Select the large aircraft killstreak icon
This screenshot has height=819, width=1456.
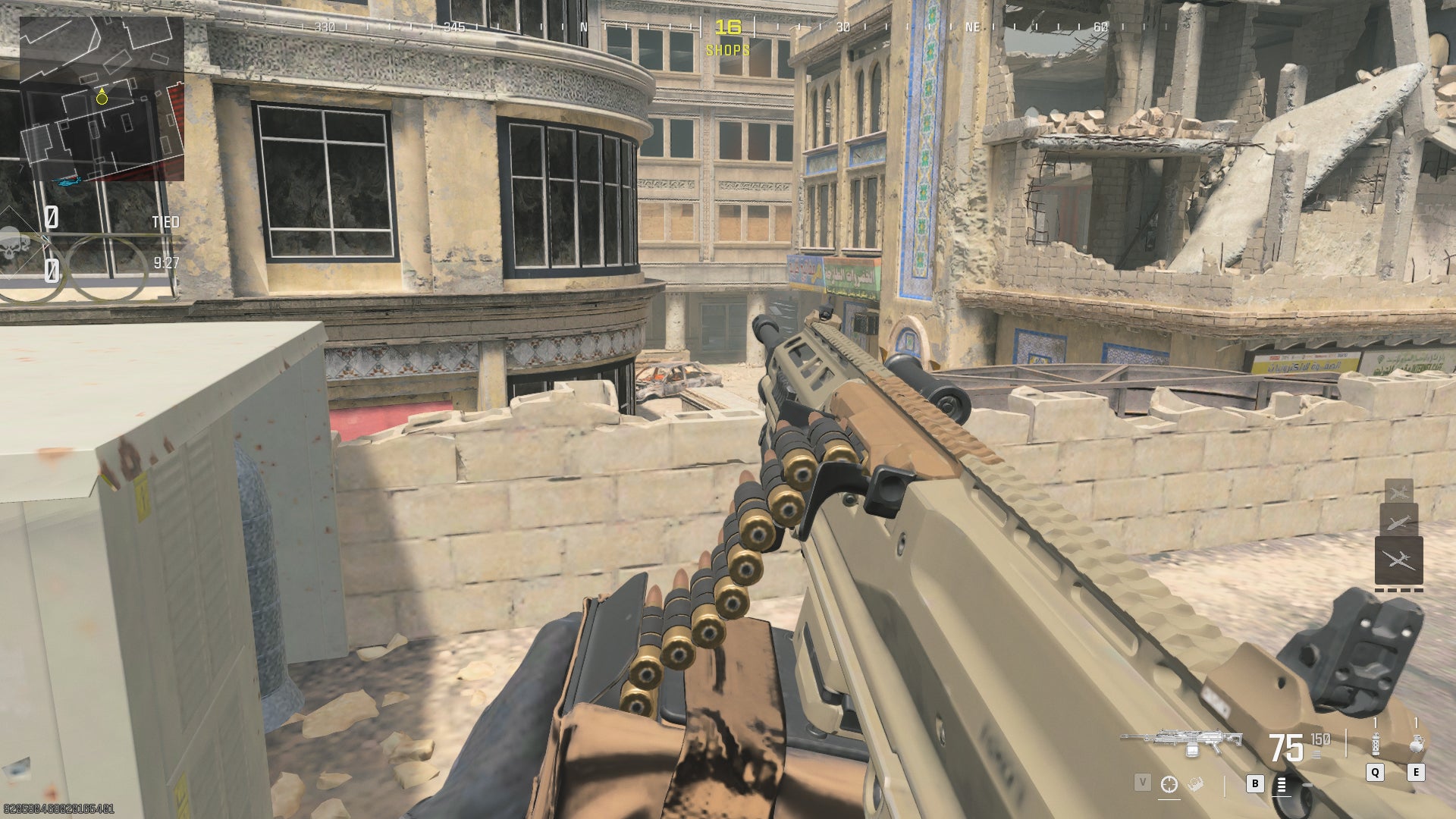1400,558
